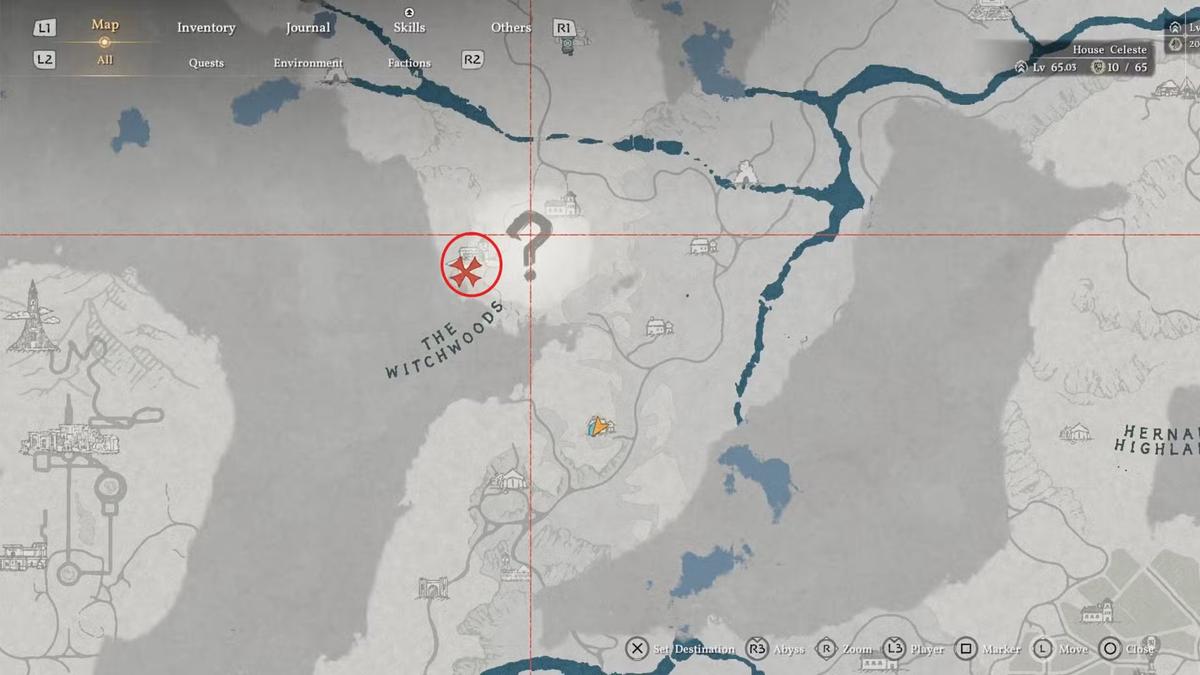Select the question mark unknown location
The height and width of the screenshot is (675, 1200).
[529, 244]
